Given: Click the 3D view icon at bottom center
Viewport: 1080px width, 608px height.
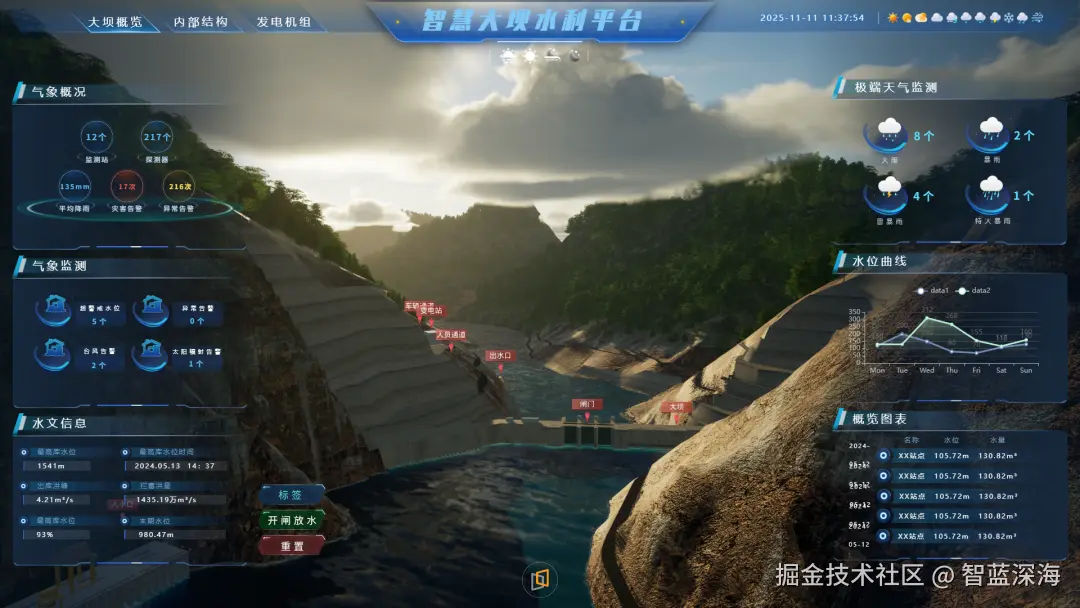Looking at the screenshot, I should [x=540, y=580].
